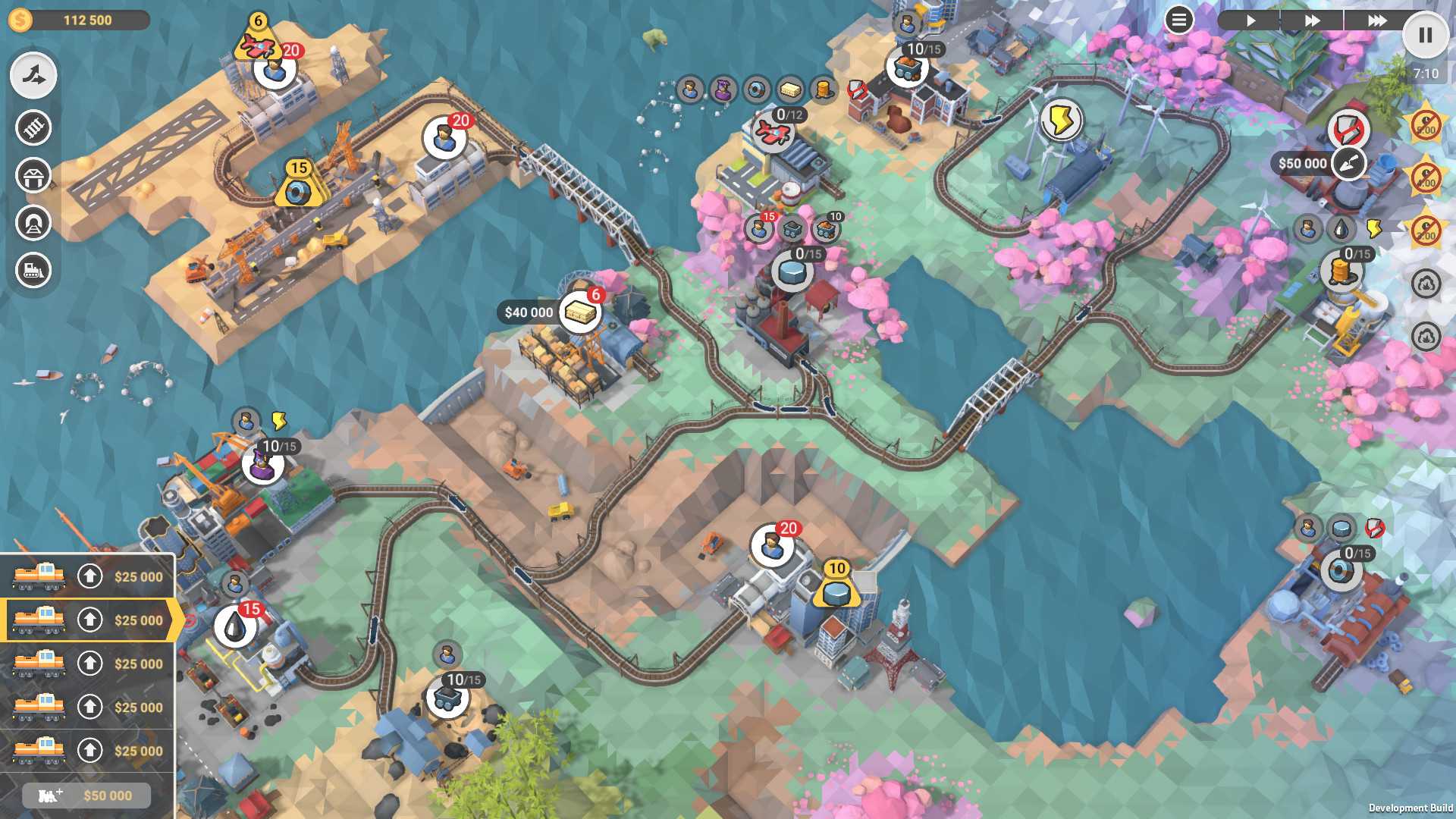Select the track junction tool
Image resolution: width=1456 pixels, height=819 pixels.
click(x=33, y=76)
